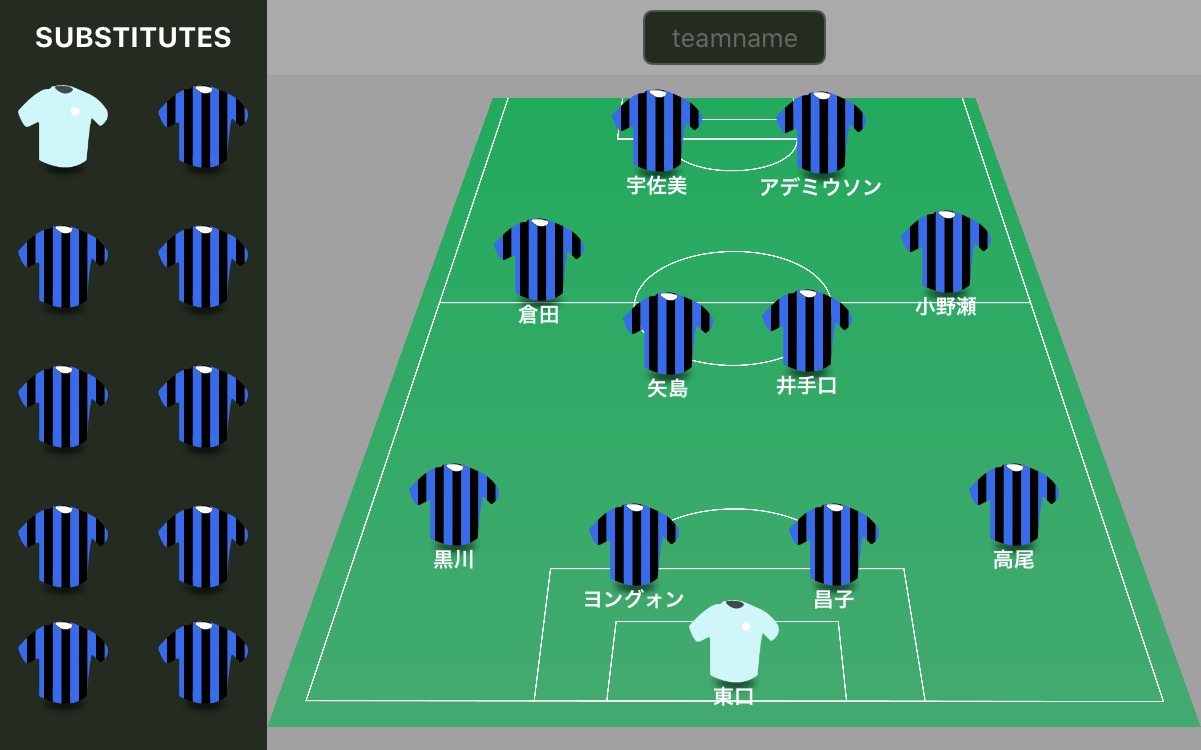Select right back 高尾 shirt
The width and height of the screenshot is (1201, 750).
1014,505
